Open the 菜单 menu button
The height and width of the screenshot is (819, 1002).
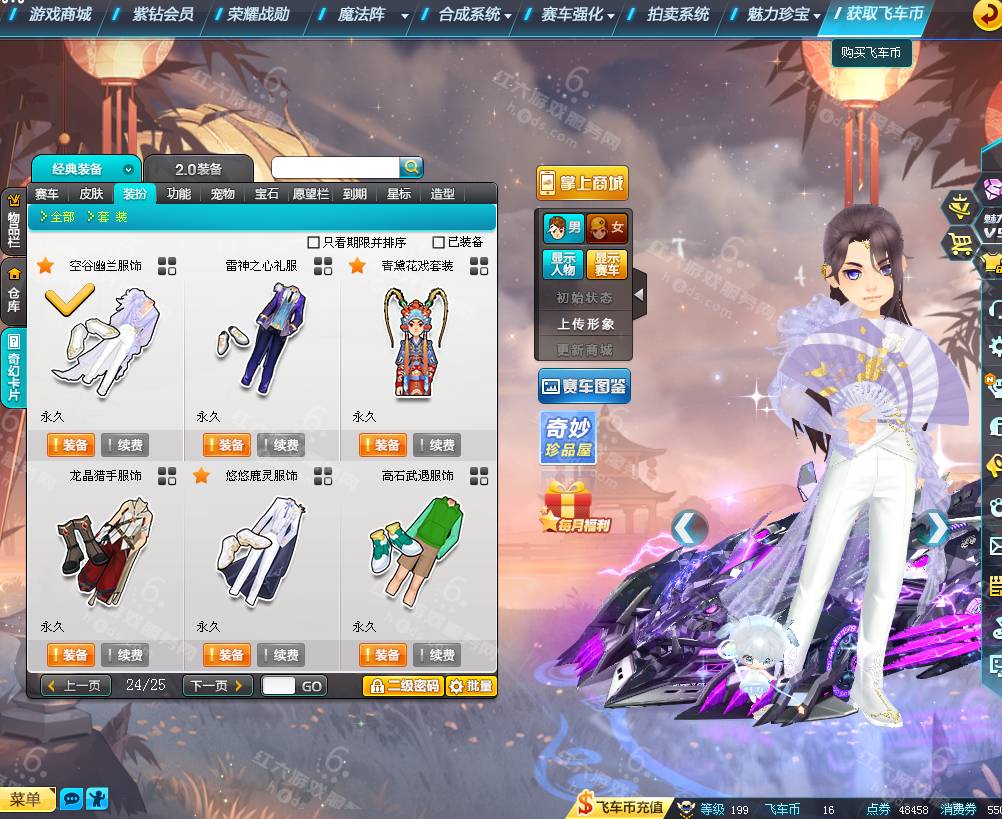[27, 798]
